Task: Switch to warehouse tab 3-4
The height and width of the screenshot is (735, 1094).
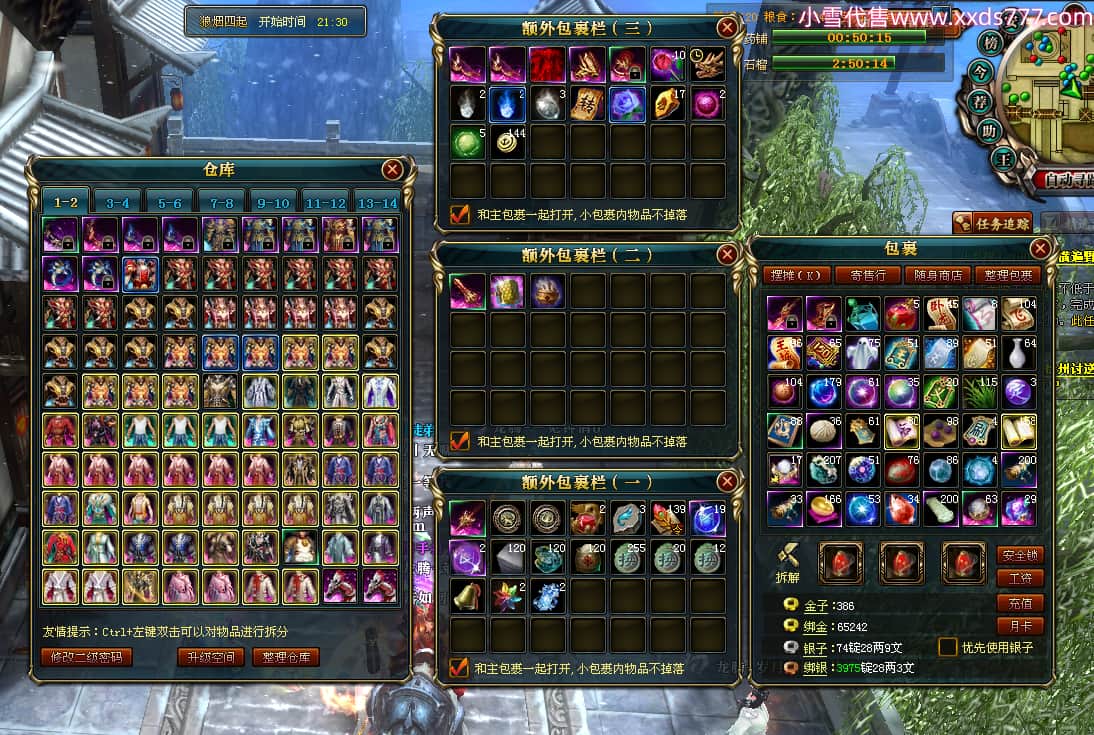Action: point(117,202)
